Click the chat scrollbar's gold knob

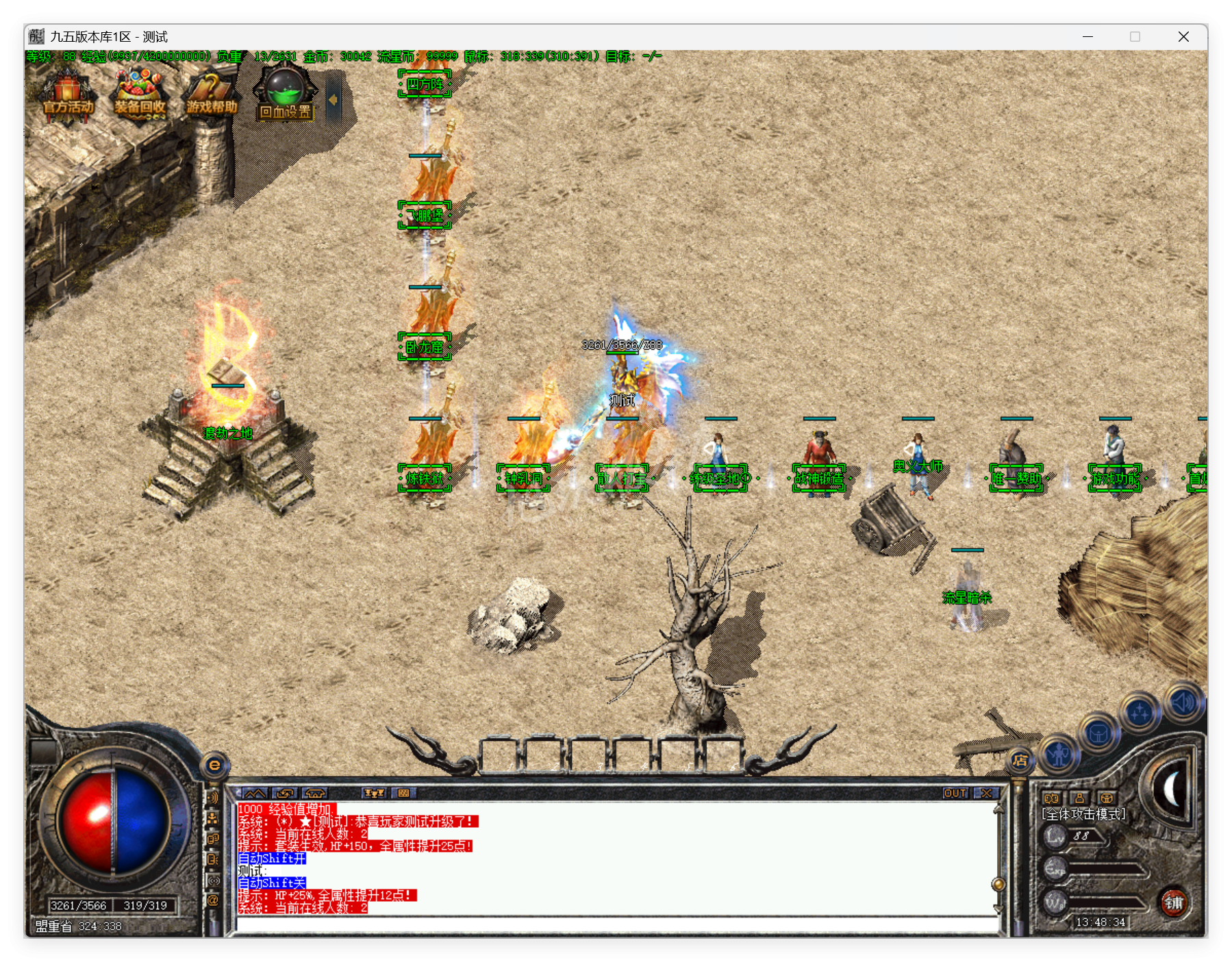tap(998, 885)
